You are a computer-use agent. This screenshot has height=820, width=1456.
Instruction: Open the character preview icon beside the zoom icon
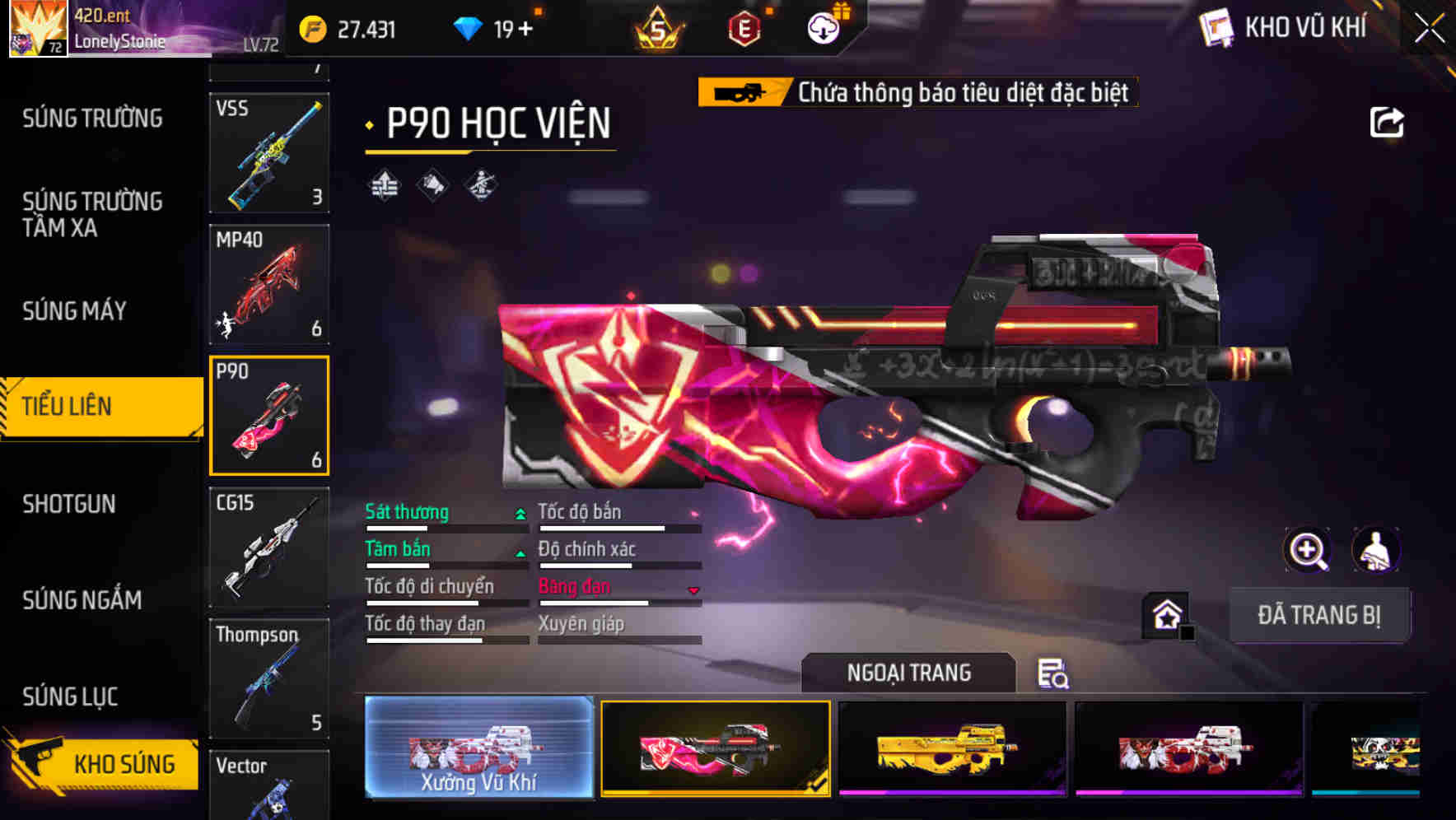(x=1374, y=549)
